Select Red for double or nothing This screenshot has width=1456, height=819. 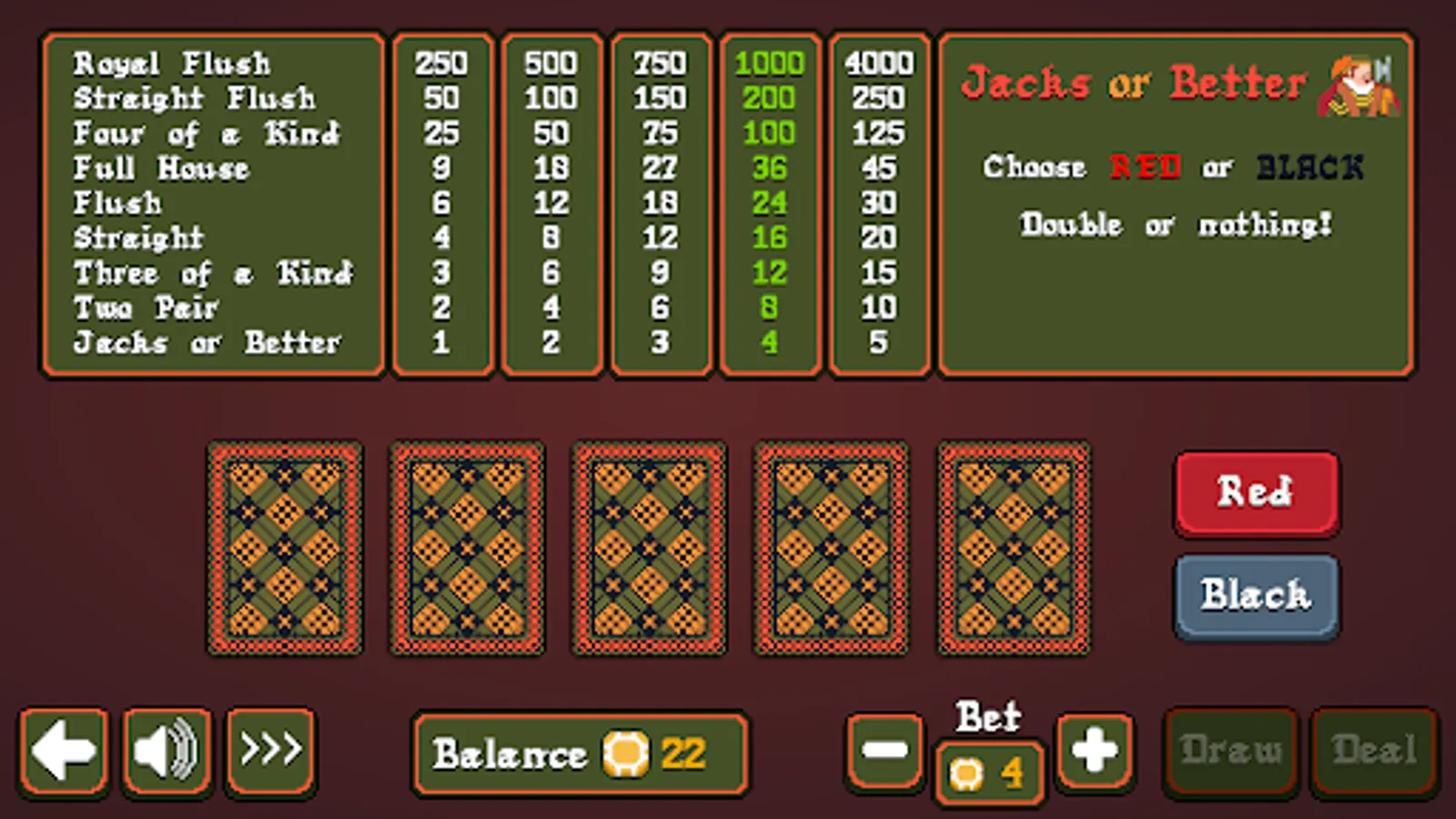coord(1256,494)
